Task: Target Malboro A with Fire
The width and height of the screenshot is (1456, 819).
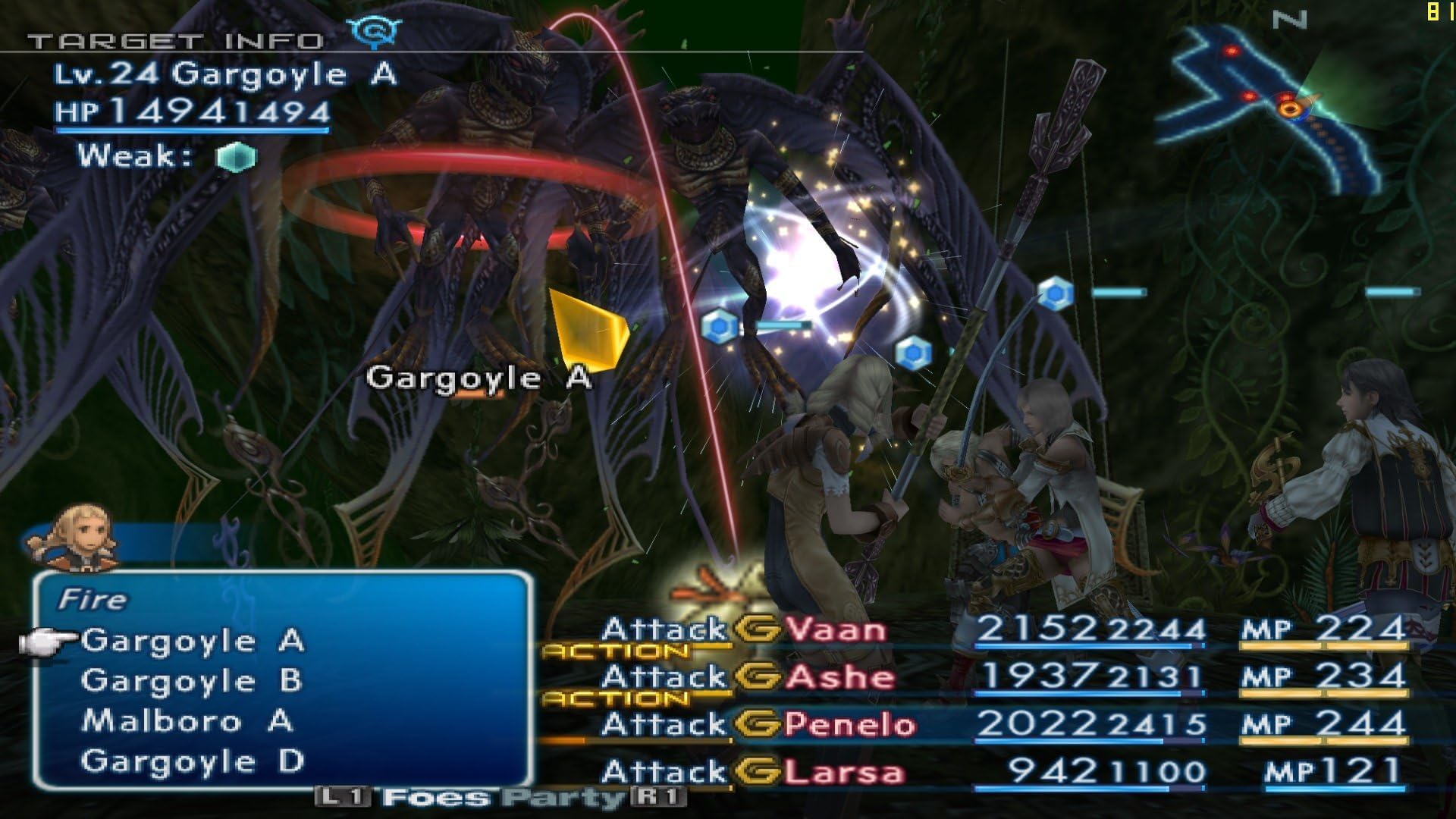Action: [187, 721]
